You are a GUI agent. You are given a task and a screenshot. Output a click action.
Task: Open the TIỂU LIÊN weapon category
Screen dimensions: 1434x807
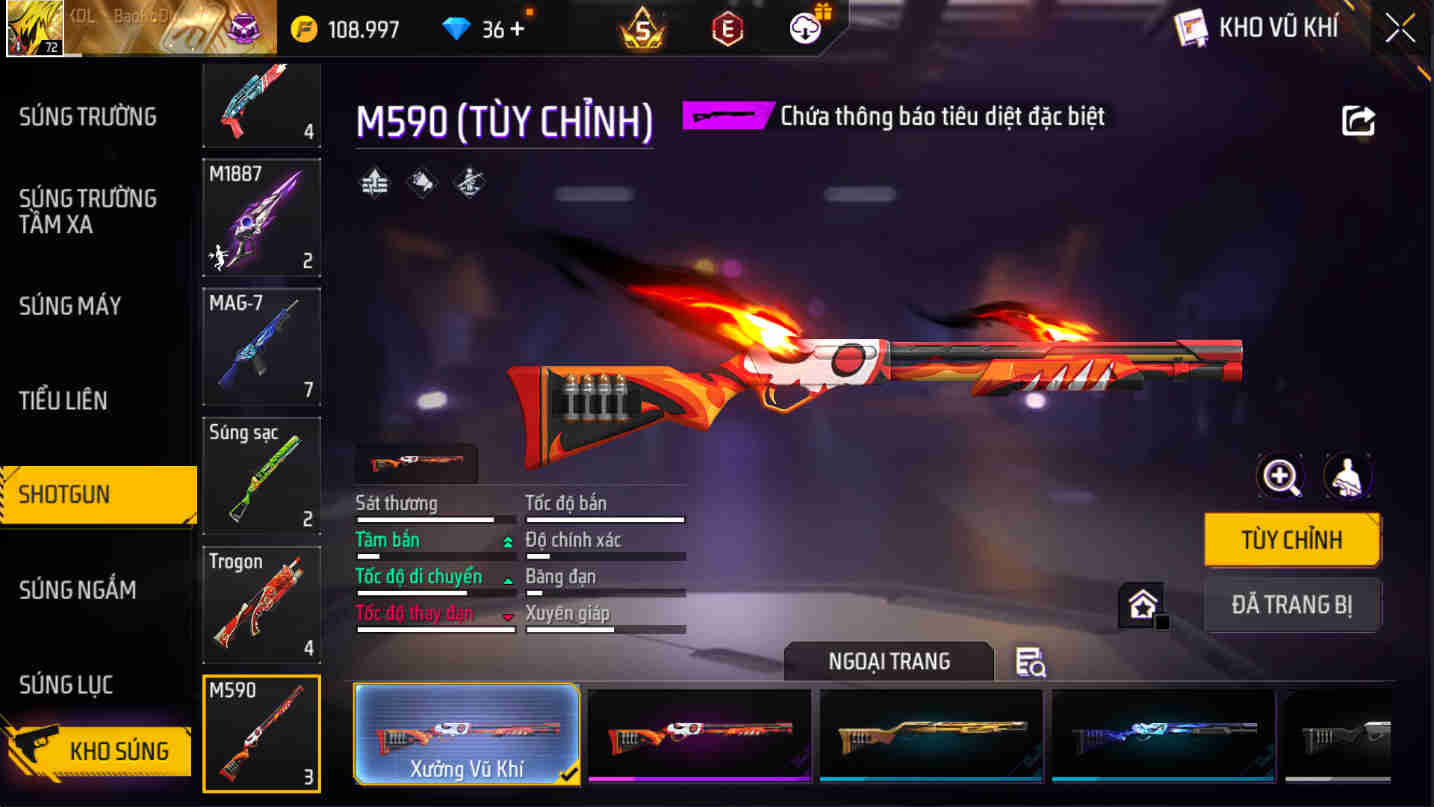coord(64,400)
